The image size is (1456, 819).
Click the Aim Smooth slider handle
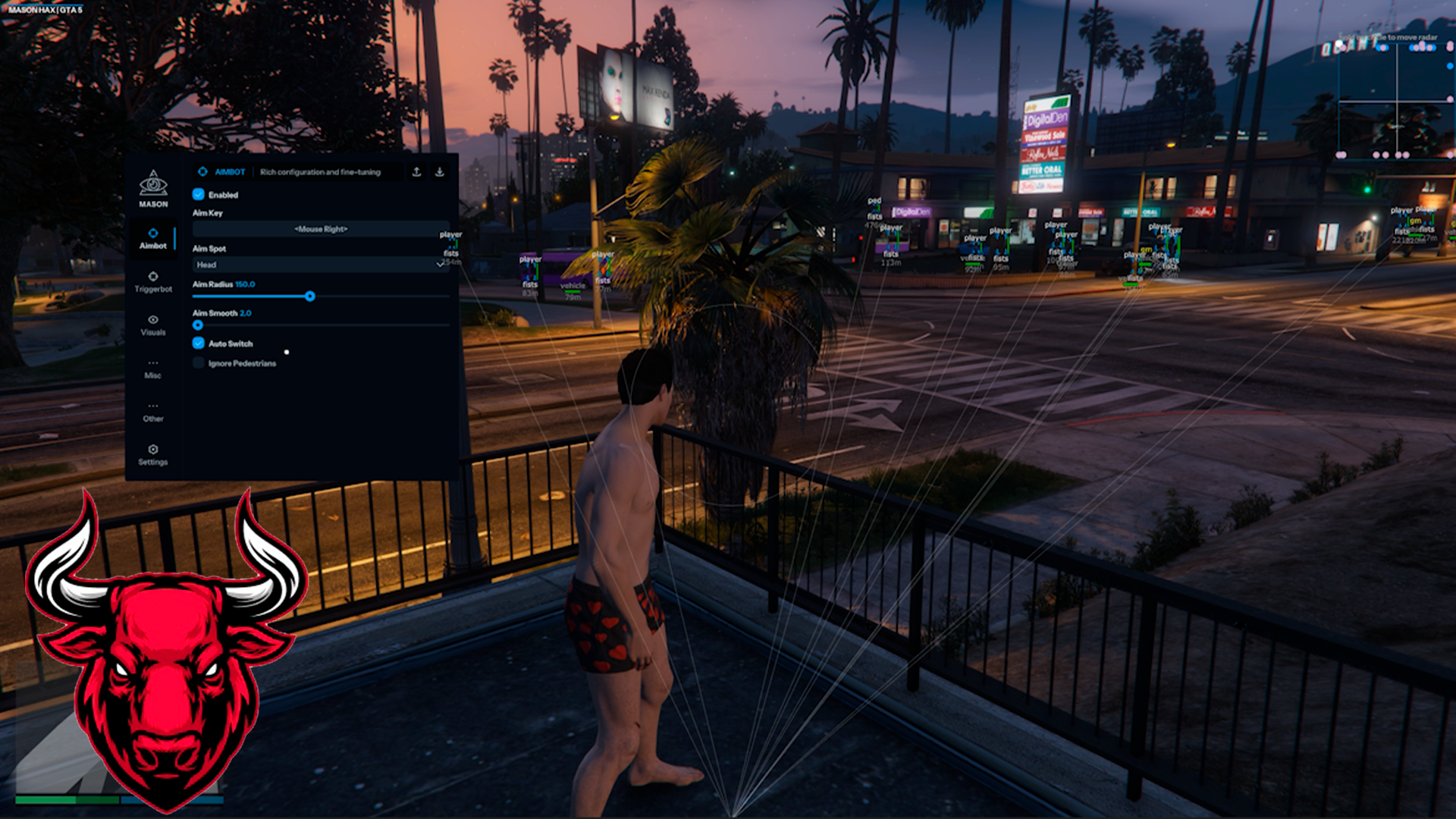198,325
